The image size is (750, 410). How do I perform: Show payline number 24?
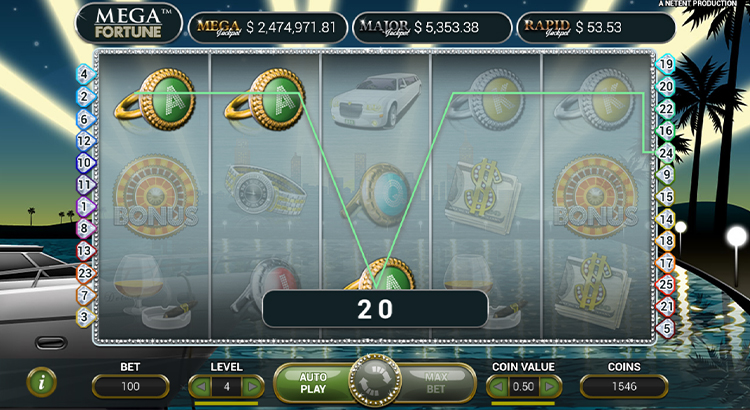coord(667,152)
